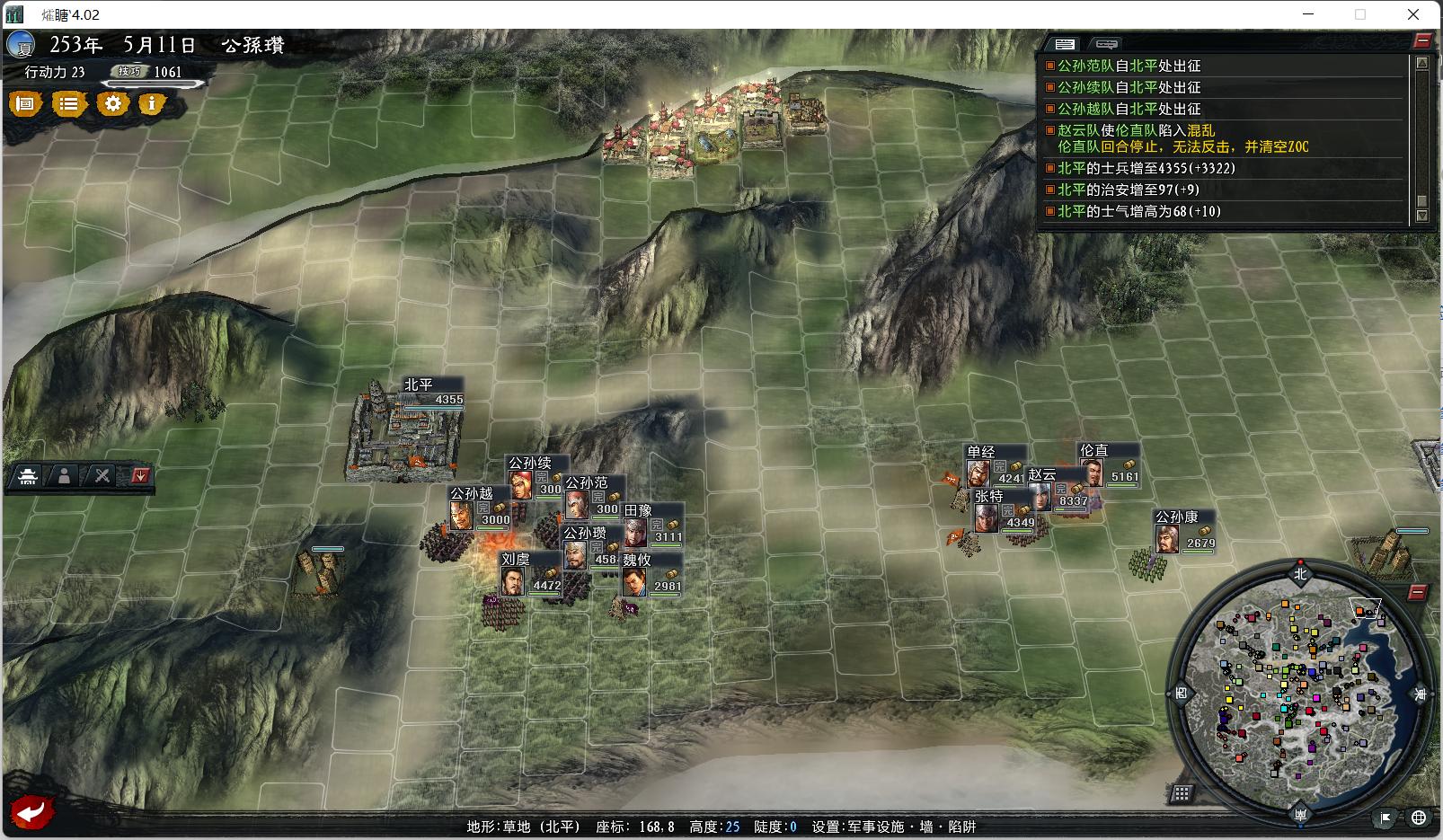
Task: Toggle the grid button beside the minimap
Action: [1182, 793]
